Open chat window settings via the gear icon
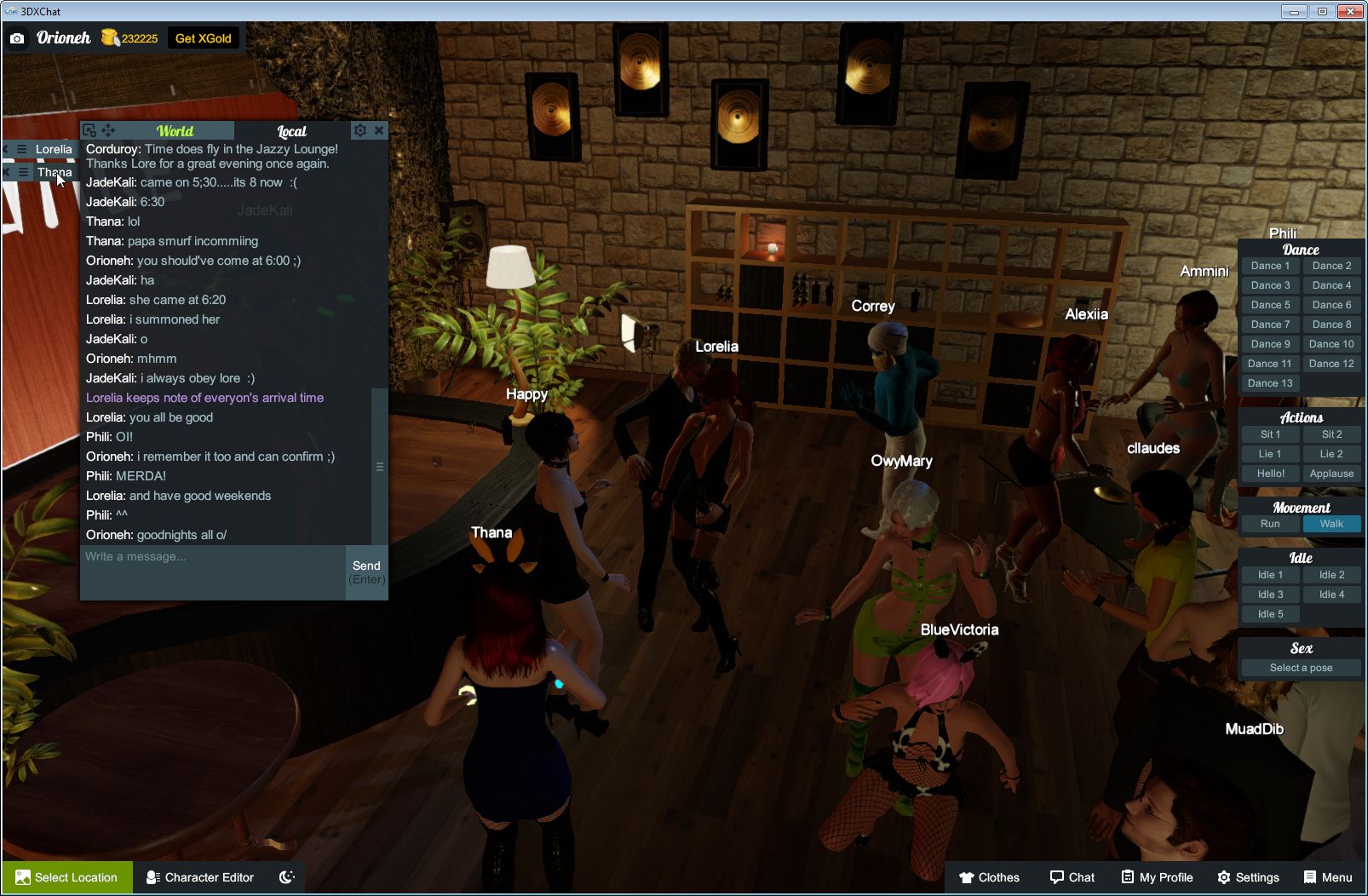Image resolution: width=1368 pixels, height=896 pixels. pyautogui.click(x=360, y=130)
